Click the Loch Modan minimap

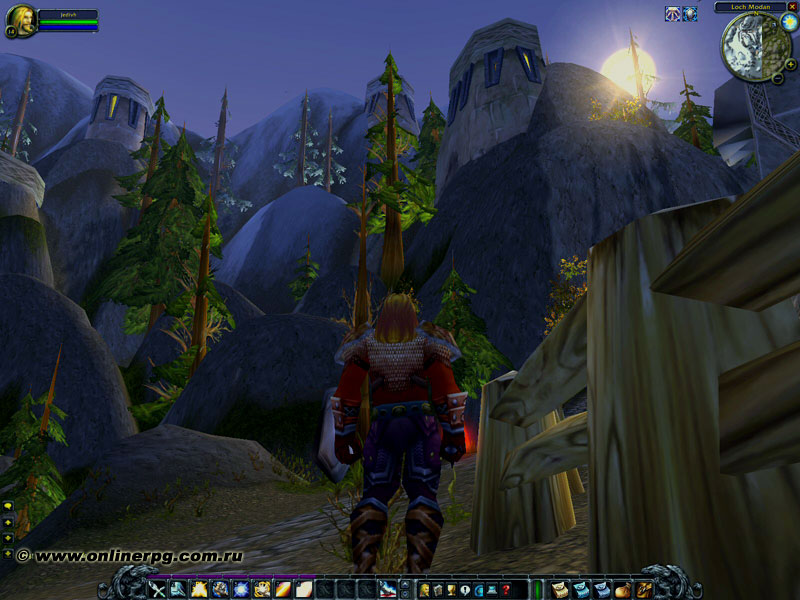point(751,44)
